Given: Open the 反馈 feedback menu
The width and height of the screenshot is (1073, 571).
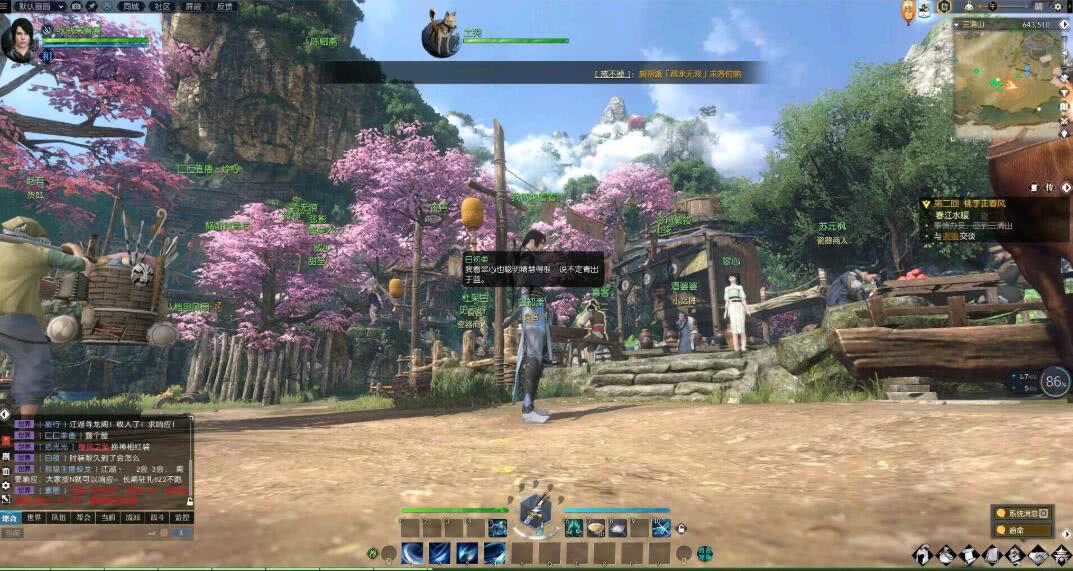Looking at the screenshot, I should click(224, 6).
